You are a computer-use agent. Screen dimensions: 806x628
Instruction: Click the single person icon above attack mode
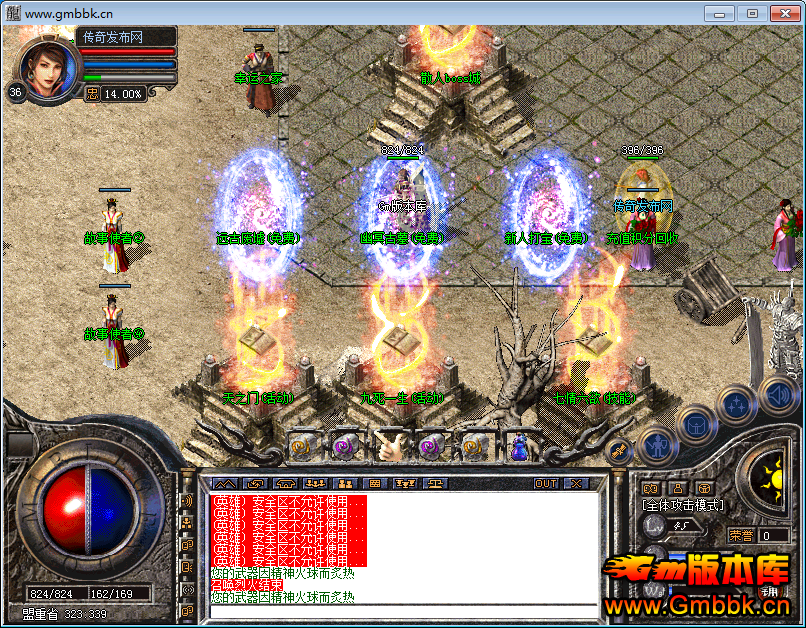pyautogui.click(x=677, y=488)
